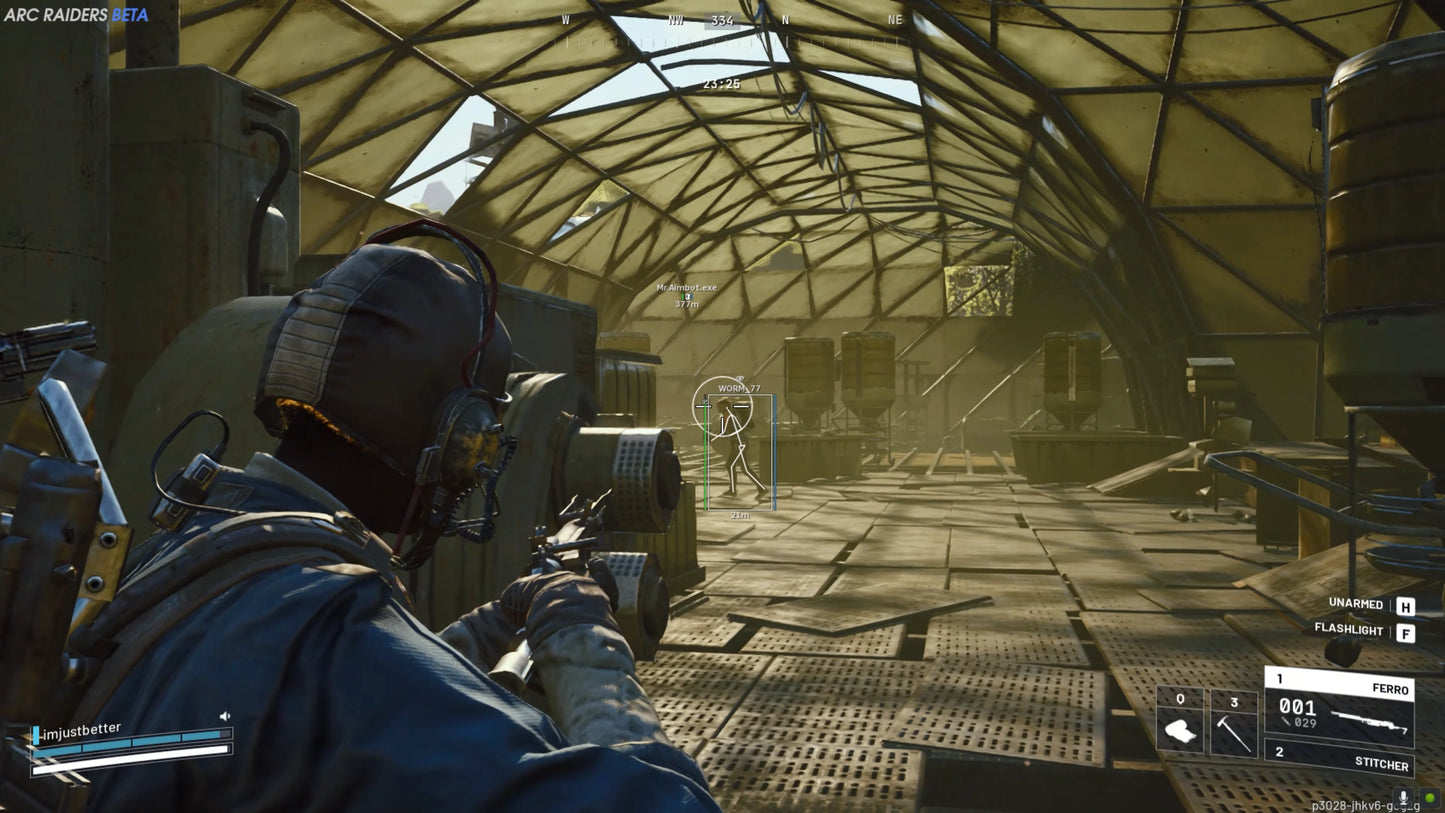1445x813 pixels.
Task: Select the Mr.Aimbot.exe teammate marker
Action: coord(686,293)
